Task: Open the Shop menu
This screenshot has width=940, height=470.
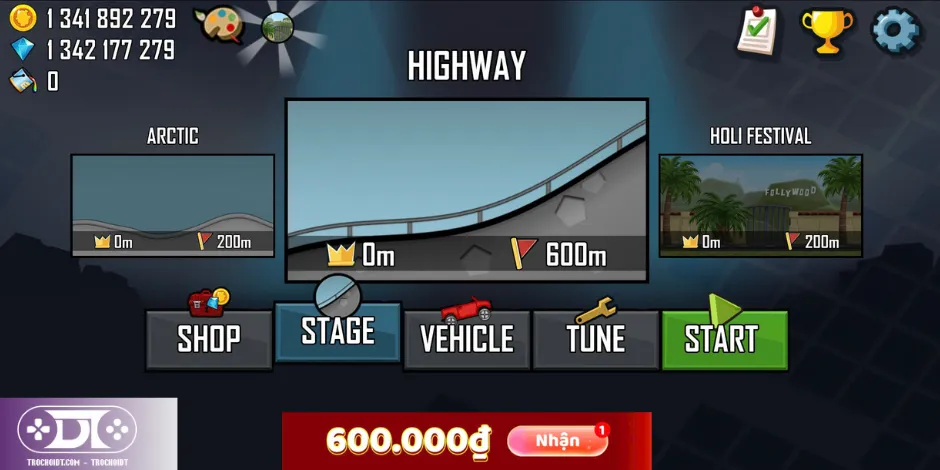Action: click(x=209, y=339)
